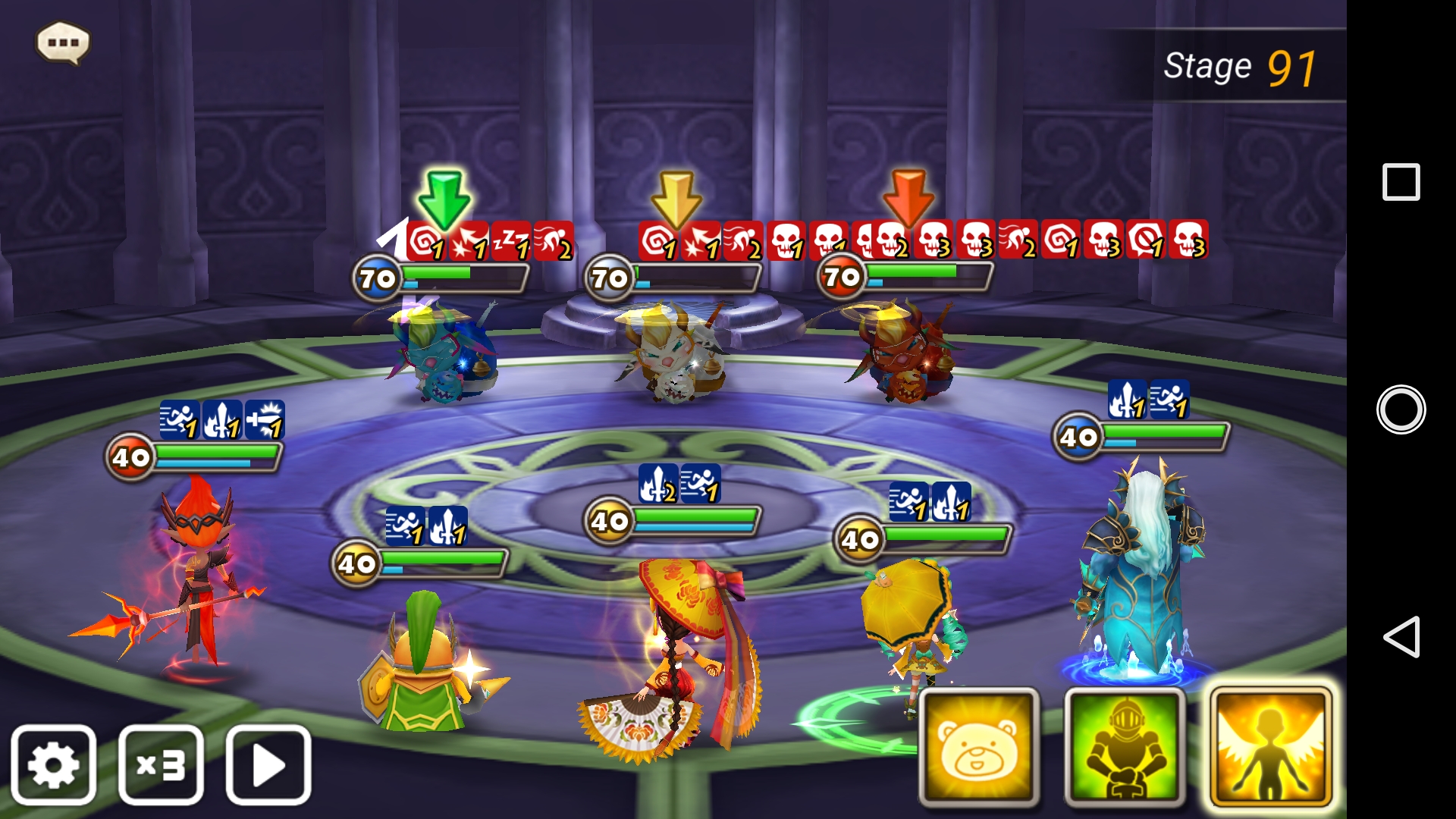Cast the golden winged angel skill
The image size is (1456, 819).
1269,748
